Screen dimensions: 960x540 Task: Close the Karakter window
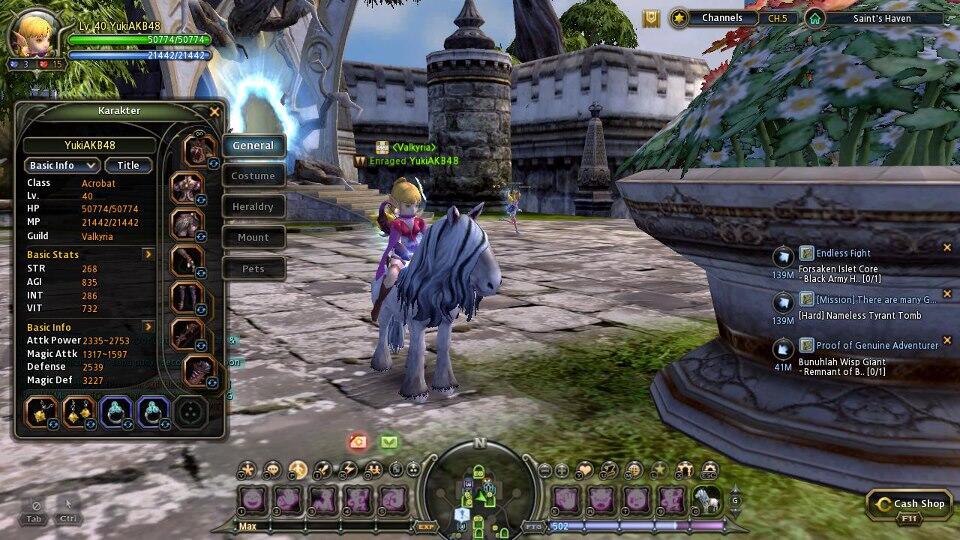214,112
